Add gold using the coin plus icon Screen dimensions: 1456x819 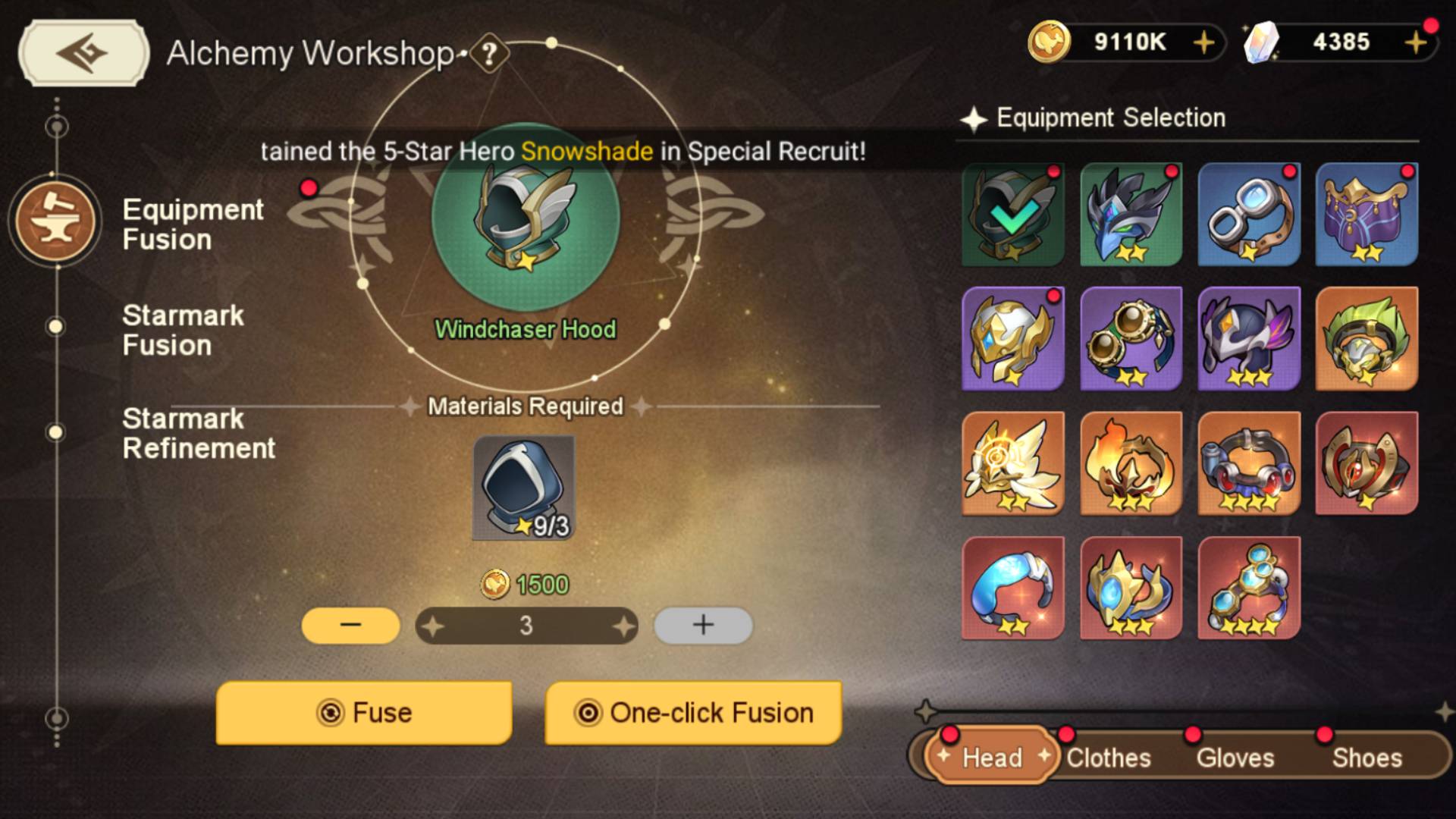pyautogui.click(x=1204, y=43)
